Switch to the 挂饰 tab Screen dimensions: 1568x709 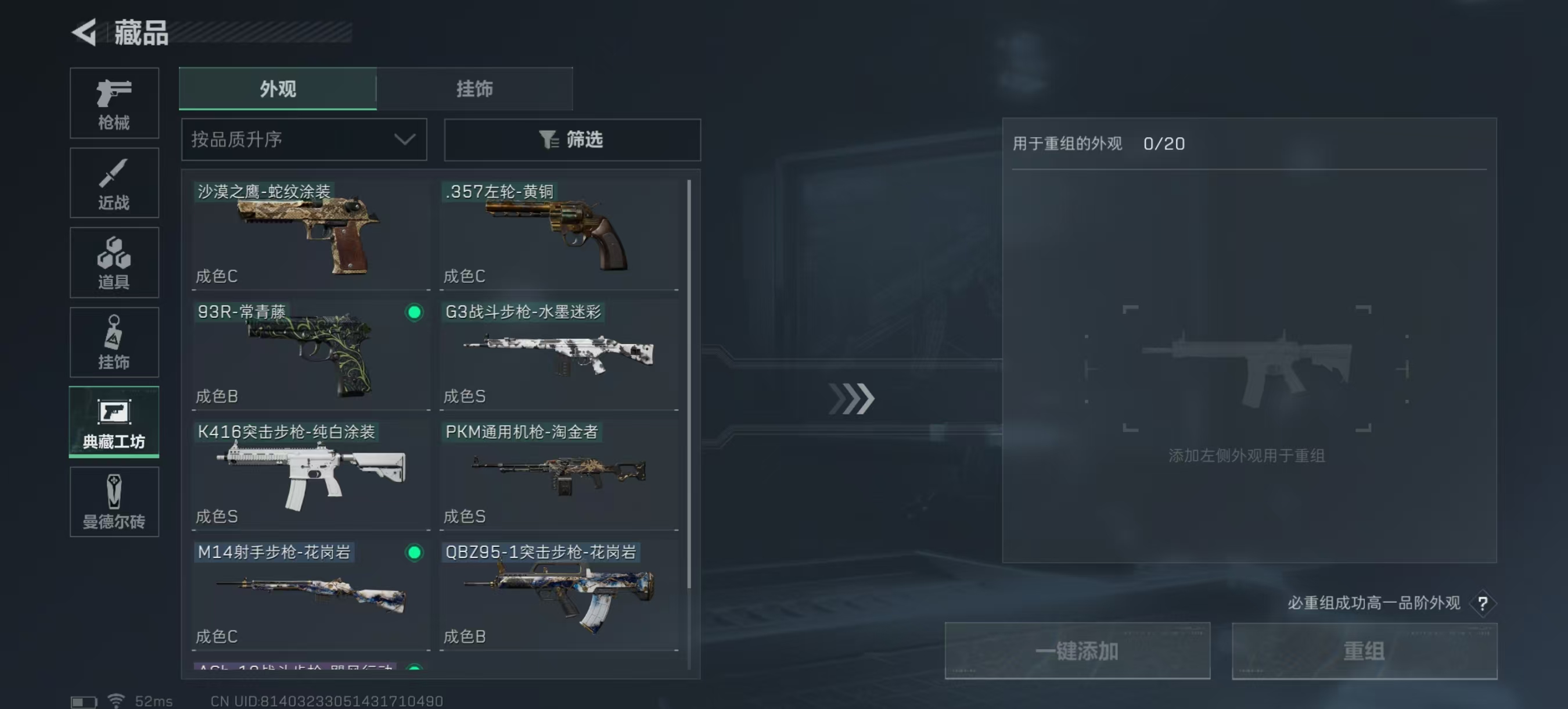(x=475, y=89)
